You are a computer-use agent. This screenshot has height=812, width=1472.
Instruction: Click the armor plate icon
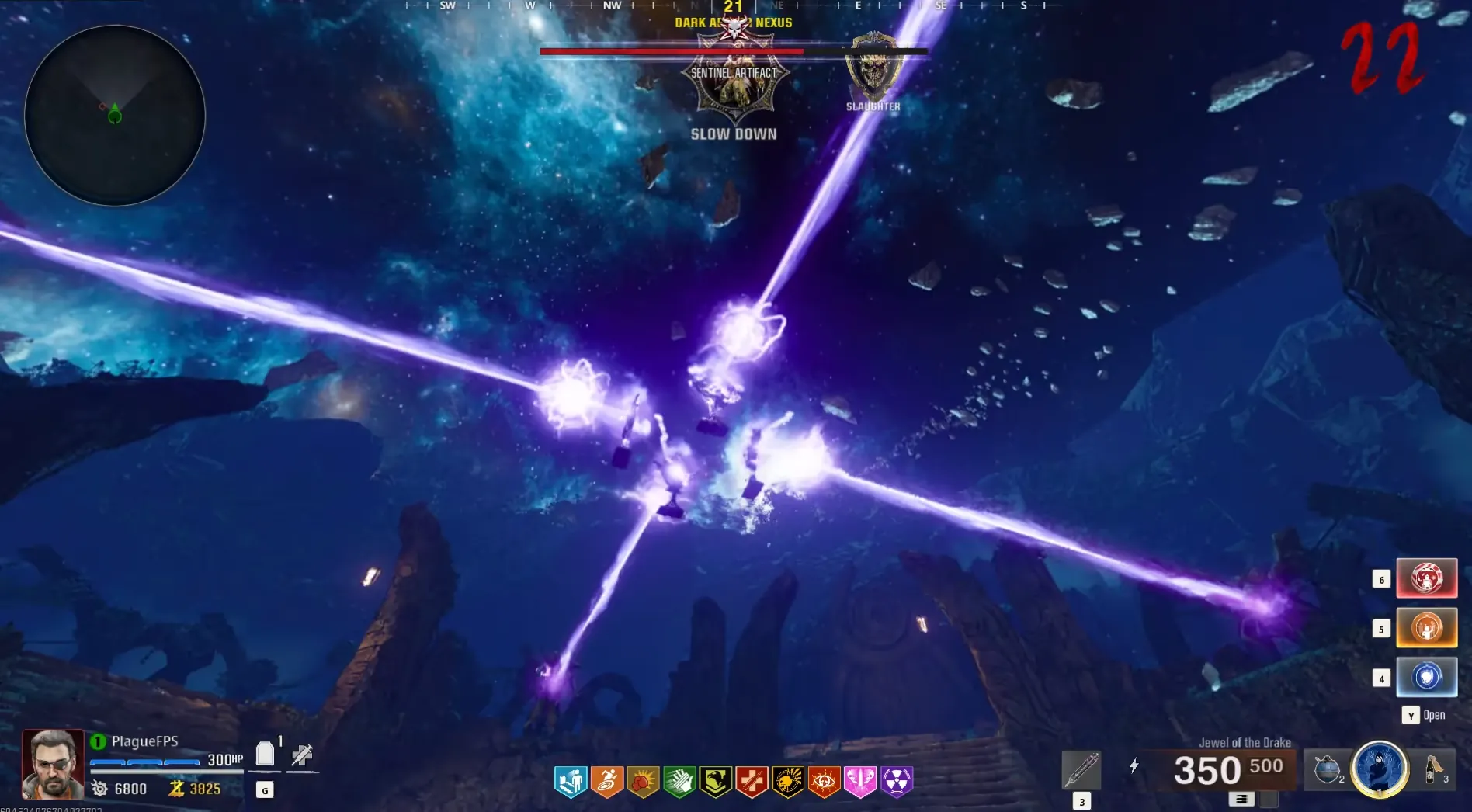point(265,753)
